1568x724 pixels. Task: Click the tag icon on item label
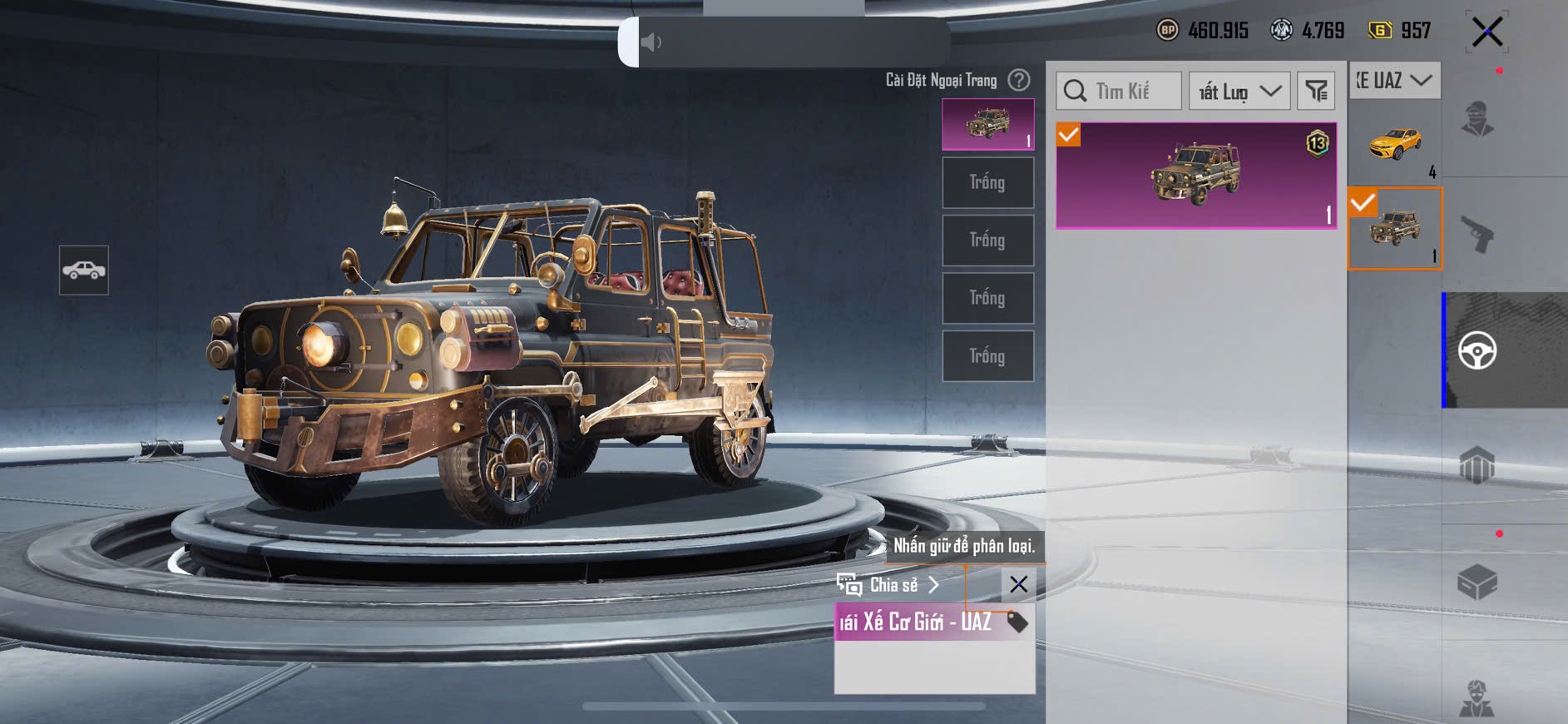(1016, 622)
